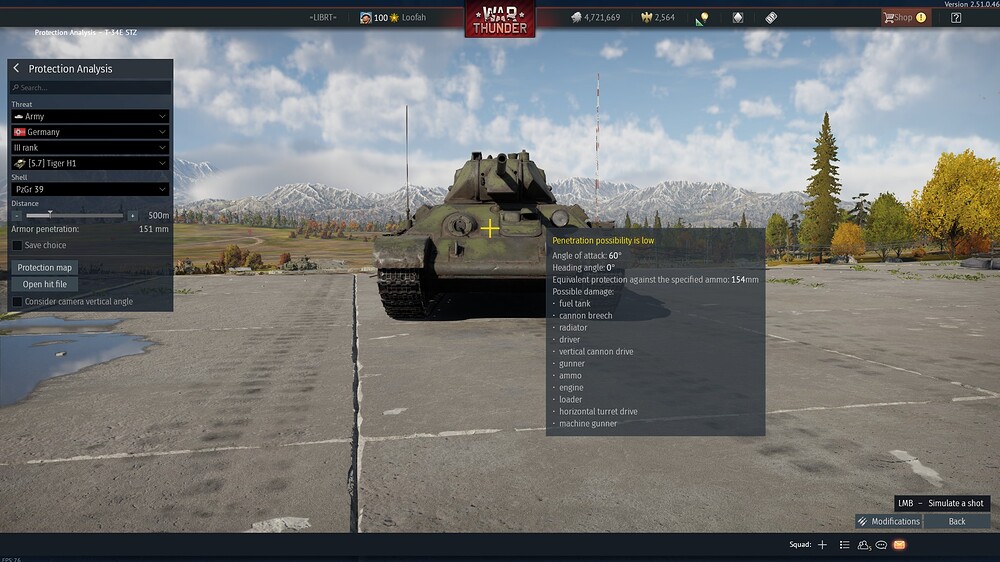Enable Consider camera vertical angle

(17, 302)
